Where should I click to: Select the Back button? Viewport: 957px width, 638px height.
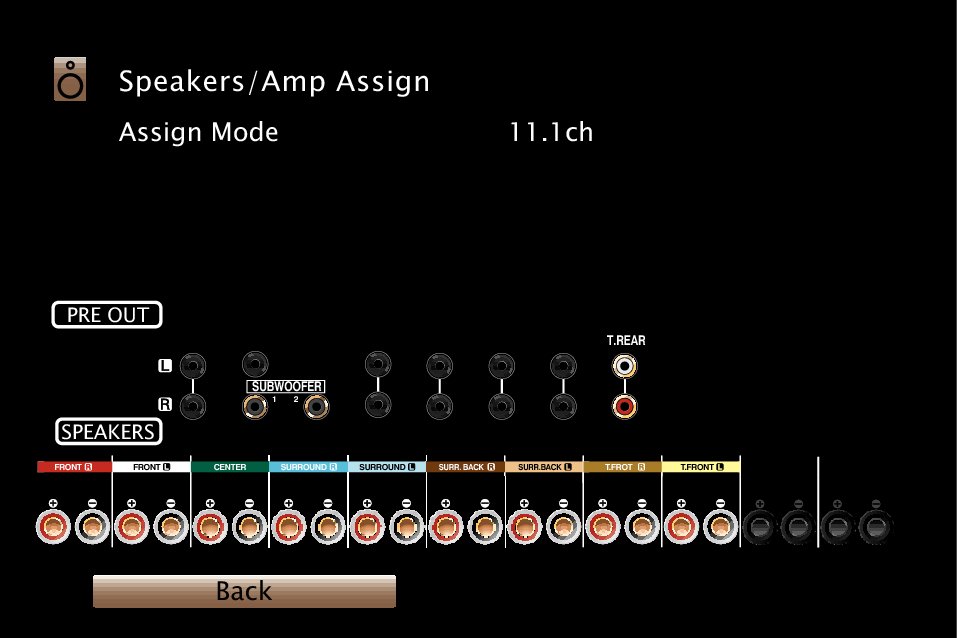(x=244, y=591)
